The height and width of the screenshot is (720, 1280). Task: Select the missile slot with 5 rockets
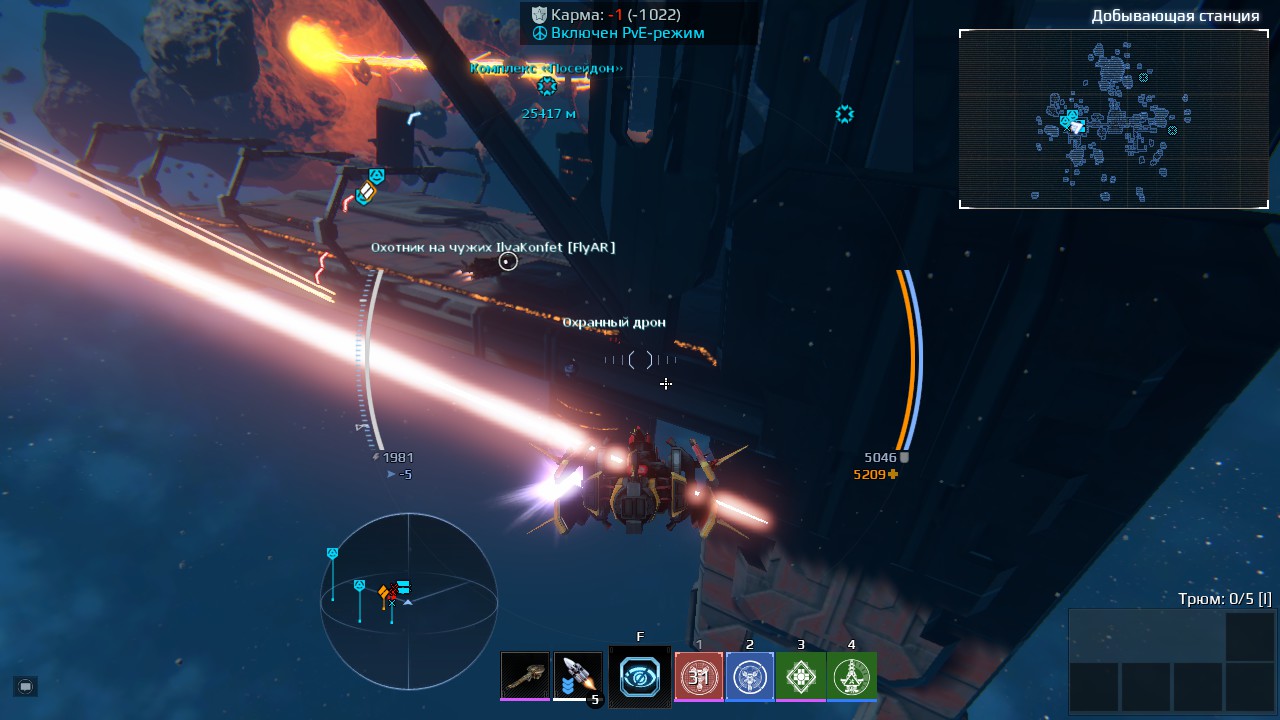[x=578, y=676]
